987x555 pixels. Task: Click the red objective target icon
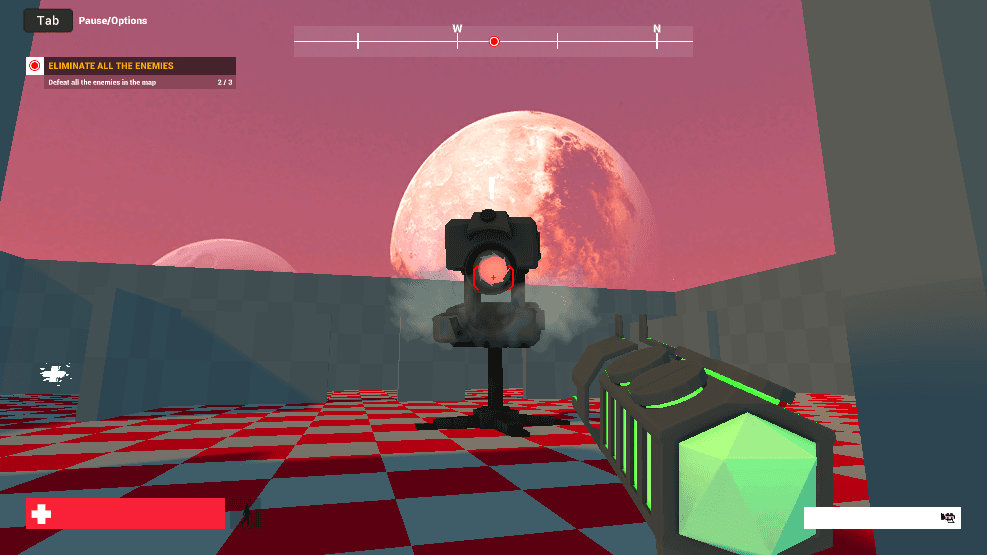(35, 66)
